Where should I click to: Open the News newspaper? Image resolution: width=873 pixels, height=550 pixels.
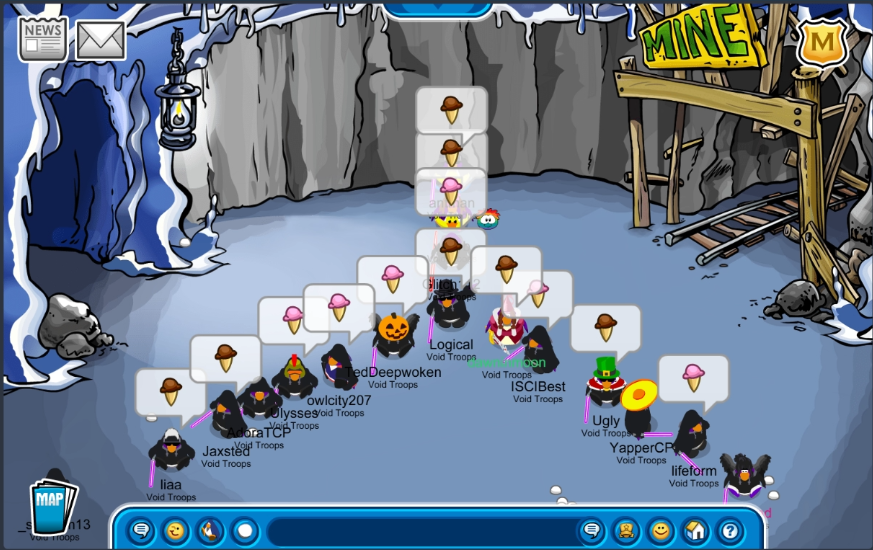tap(43, 38)
